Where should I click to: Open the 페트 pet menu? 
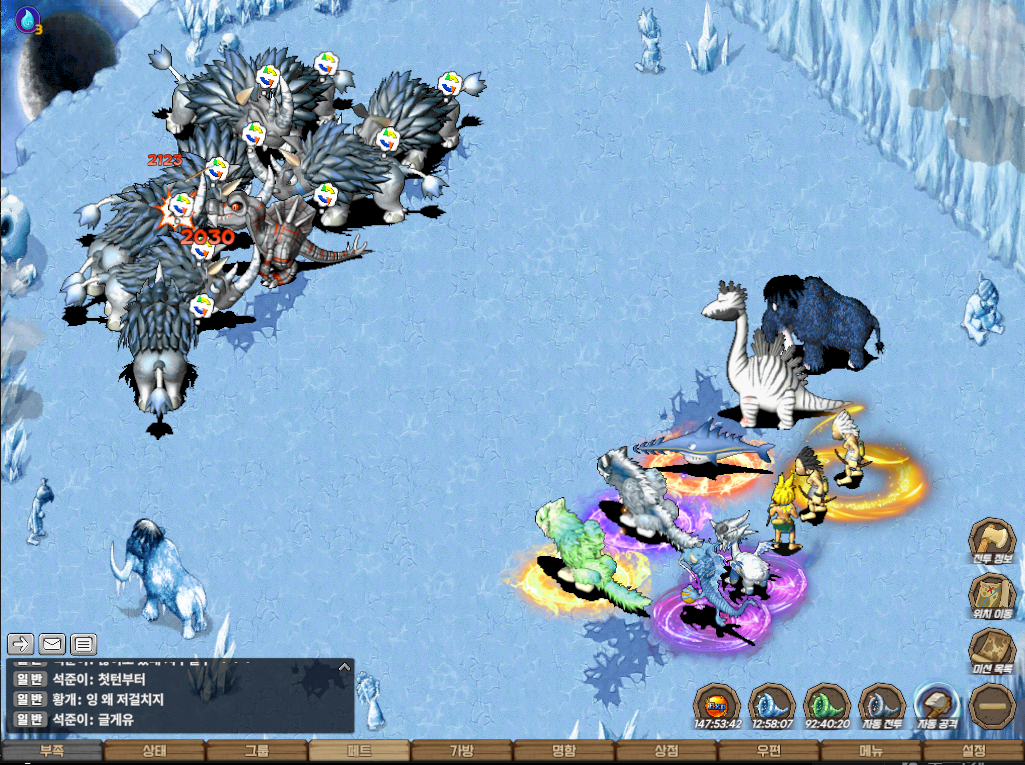pyautogui.click(x=359, y=752)
